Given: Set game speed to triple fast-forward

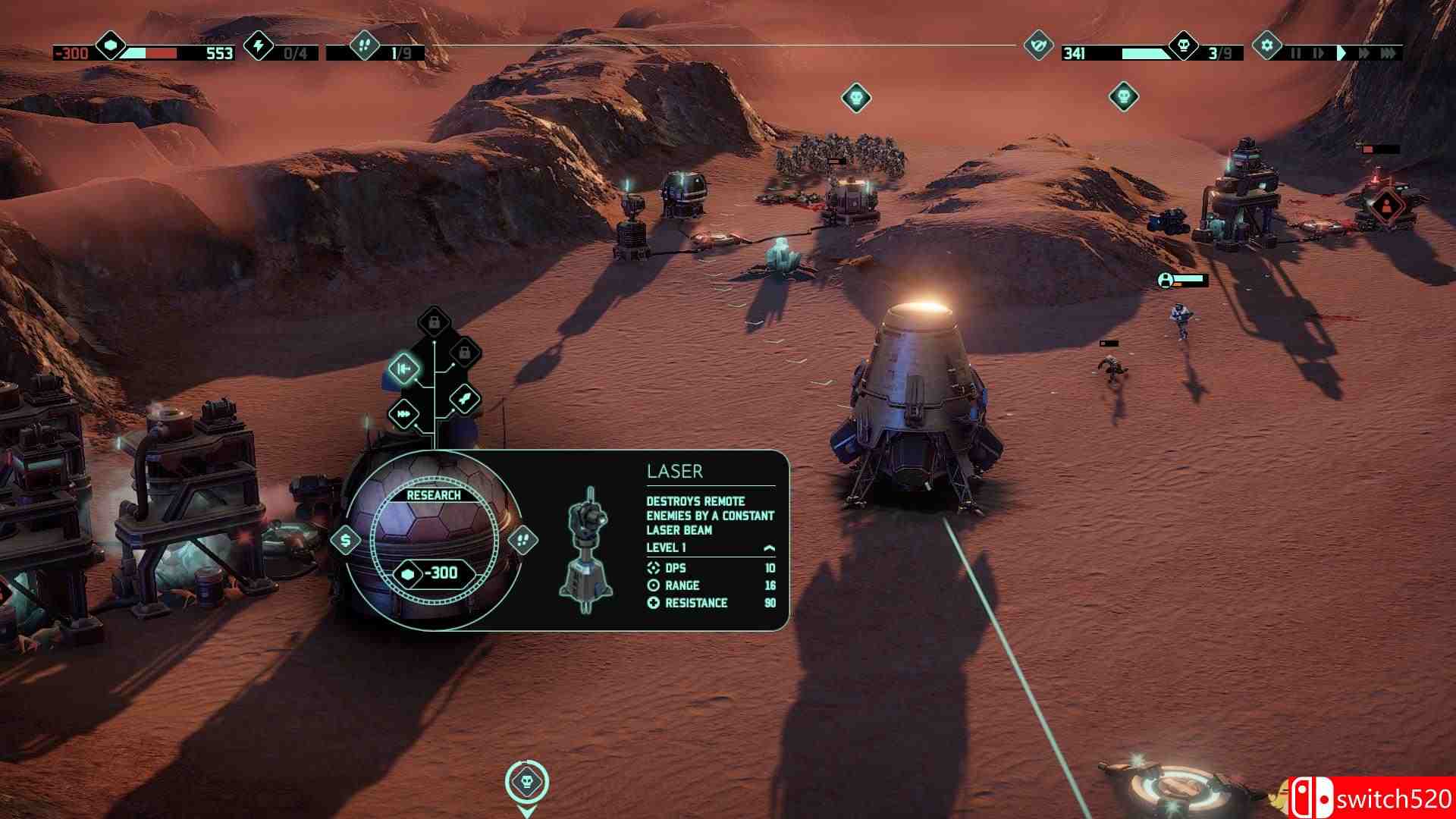Looking at the screenshot, I should 1389,53.
